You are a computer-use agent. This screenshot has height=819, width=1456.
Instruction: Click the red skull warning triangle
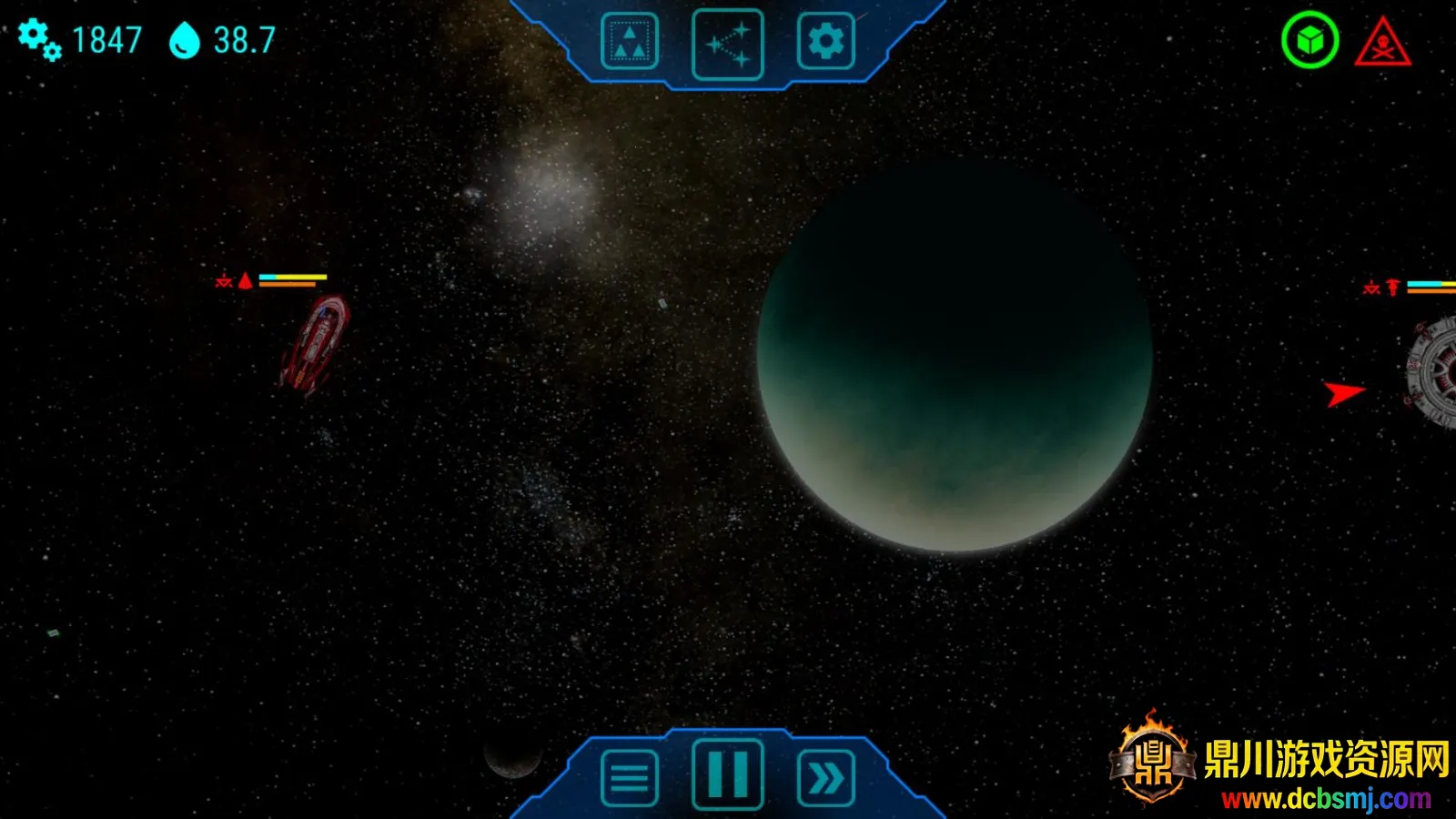coord(1382,44)
